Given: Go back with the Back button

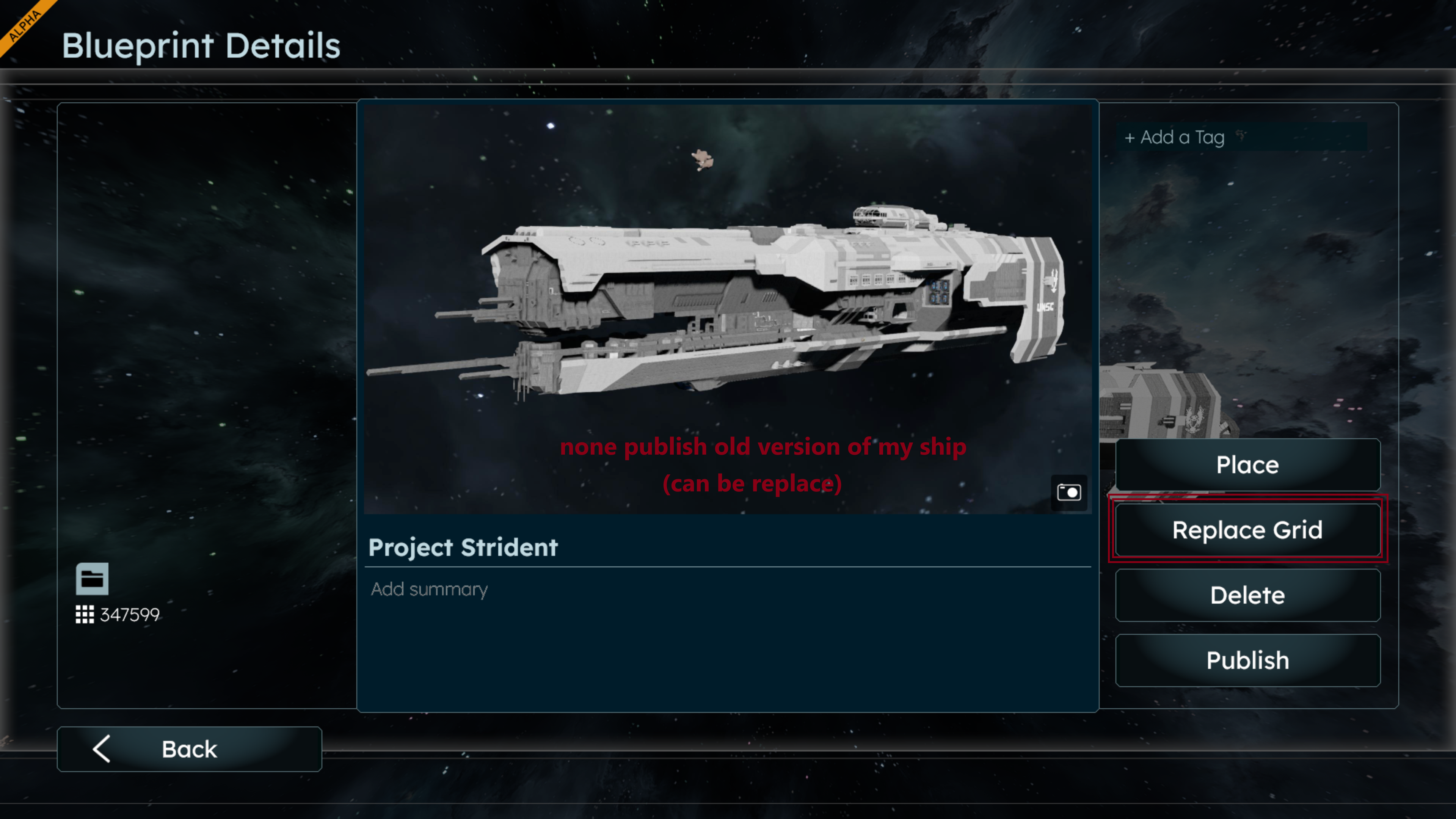Looking at the screenshot, I should [x=189, y=749].
